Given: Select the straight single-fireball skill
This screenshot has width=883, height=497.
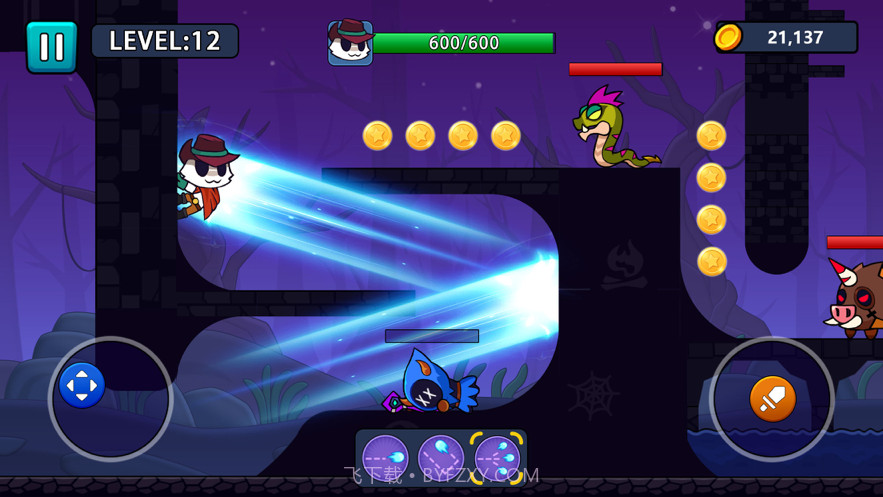Looking at the screenshot, I should pos(385,458).
